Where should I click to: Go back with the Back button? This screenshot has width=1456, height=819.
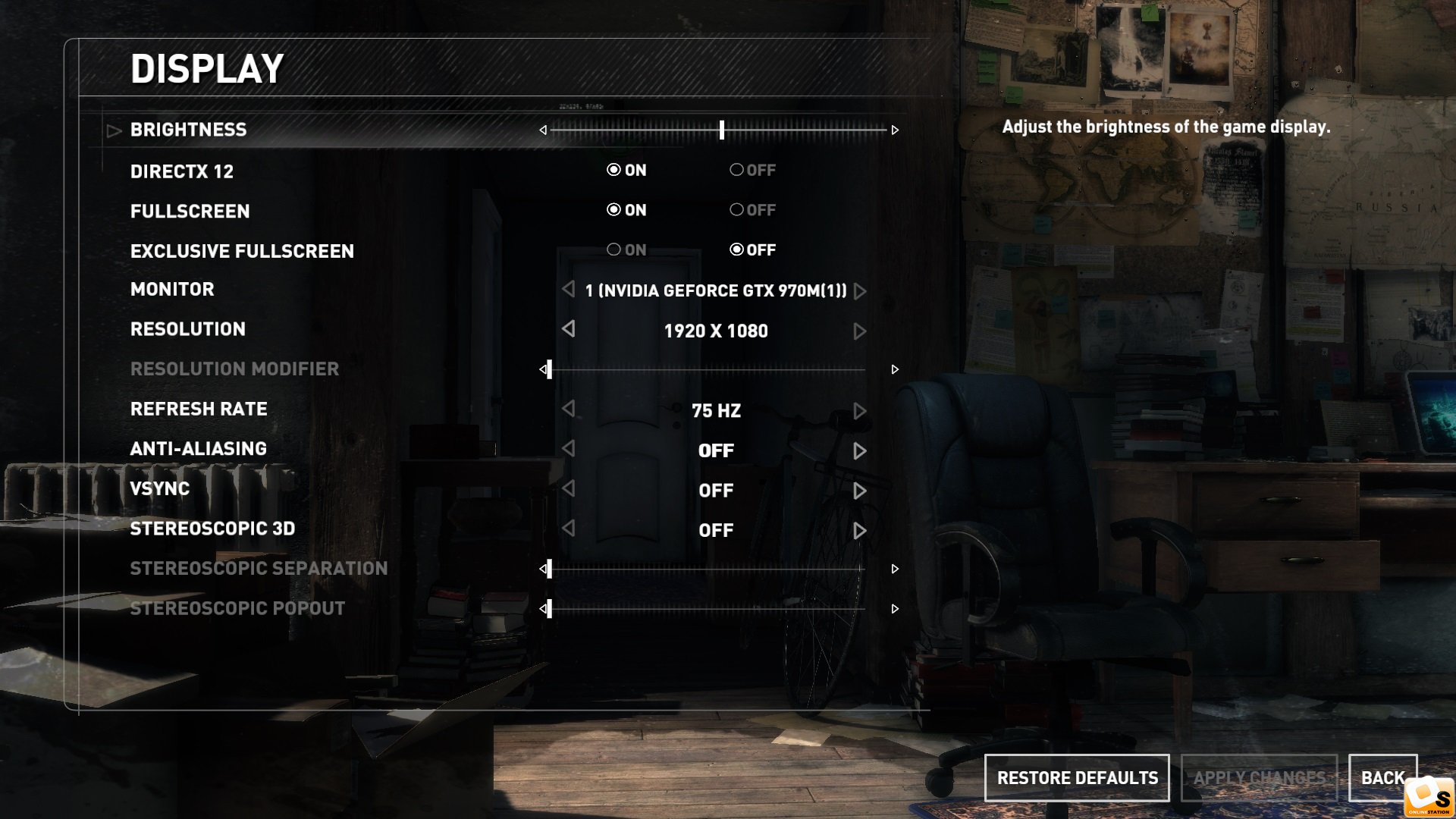1382,778
